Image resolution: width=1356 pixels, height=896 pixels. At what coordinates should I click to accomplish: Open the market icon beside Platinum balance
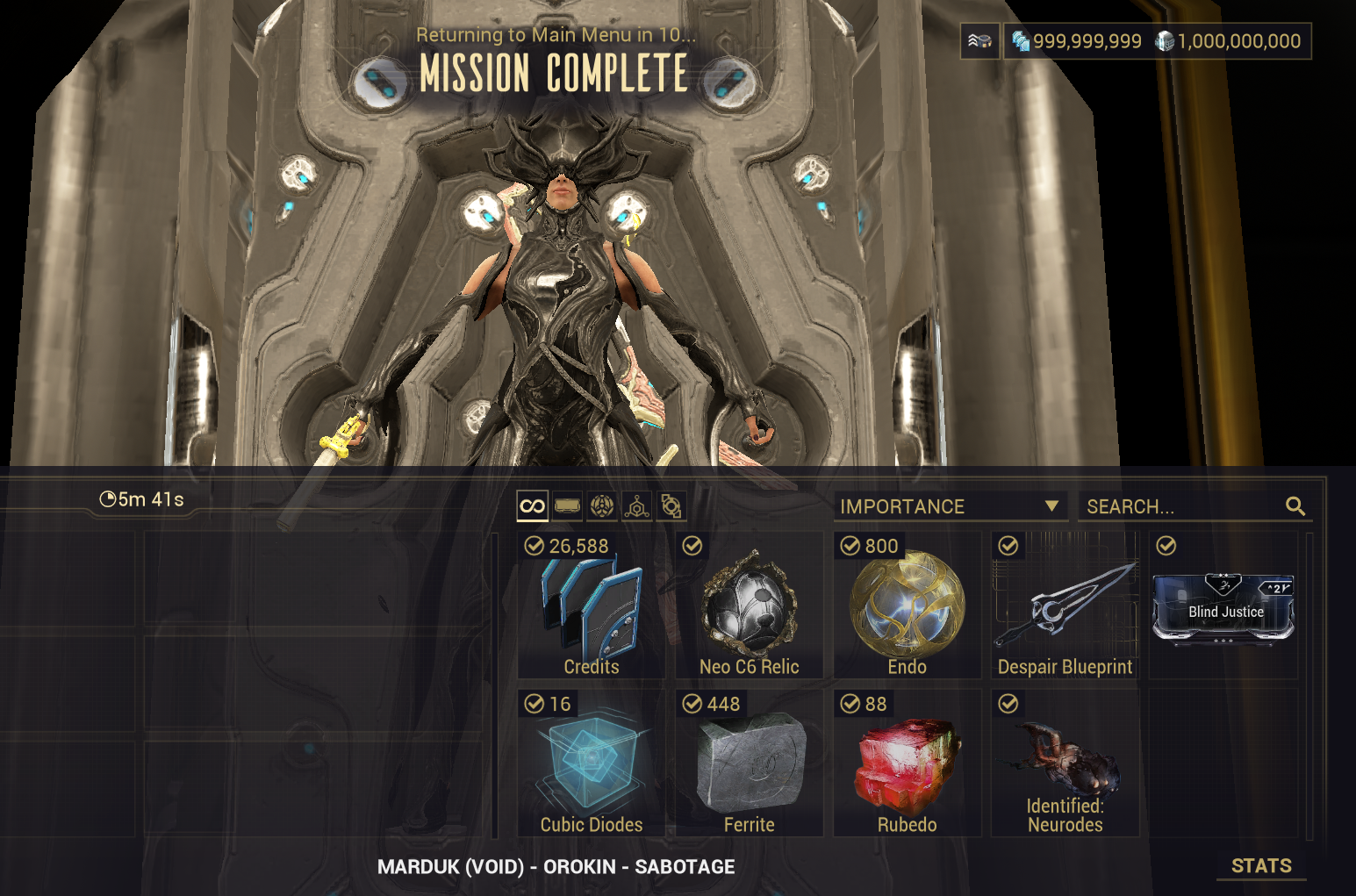[979, 41]
